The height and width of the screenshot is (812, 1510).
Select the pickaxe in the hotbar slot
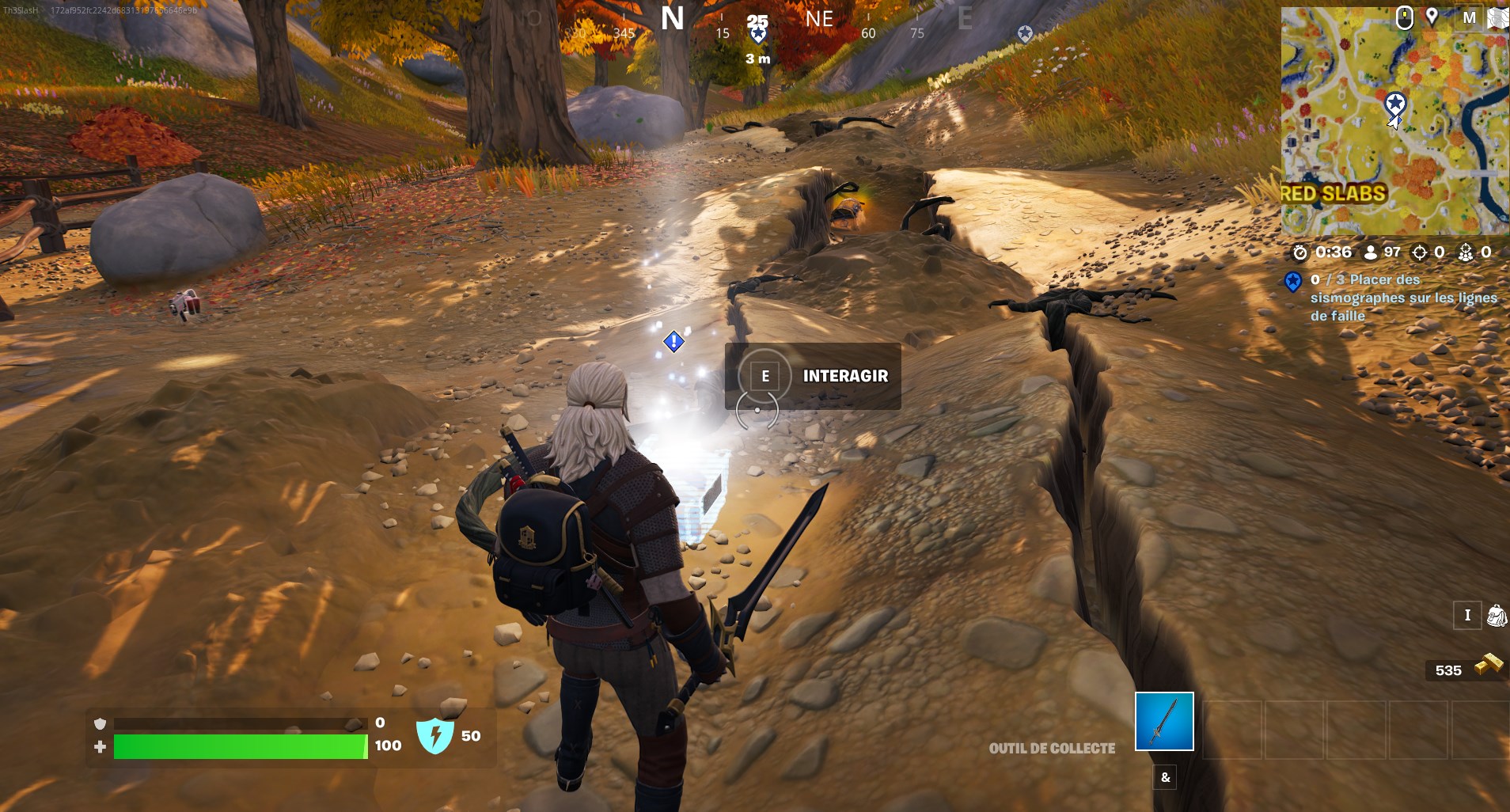pyautogui.click(x=1164, y=723)
